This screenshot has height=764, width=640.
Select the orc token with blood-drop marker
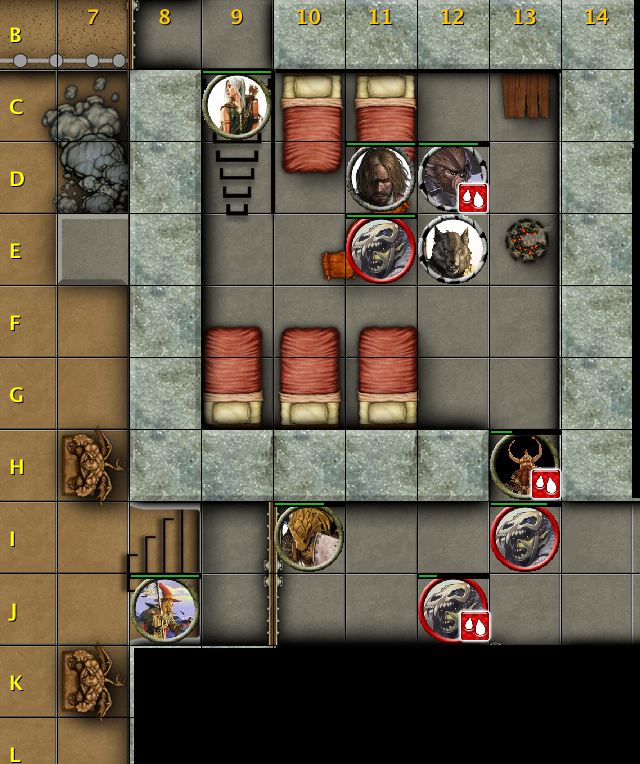point(451,609)
